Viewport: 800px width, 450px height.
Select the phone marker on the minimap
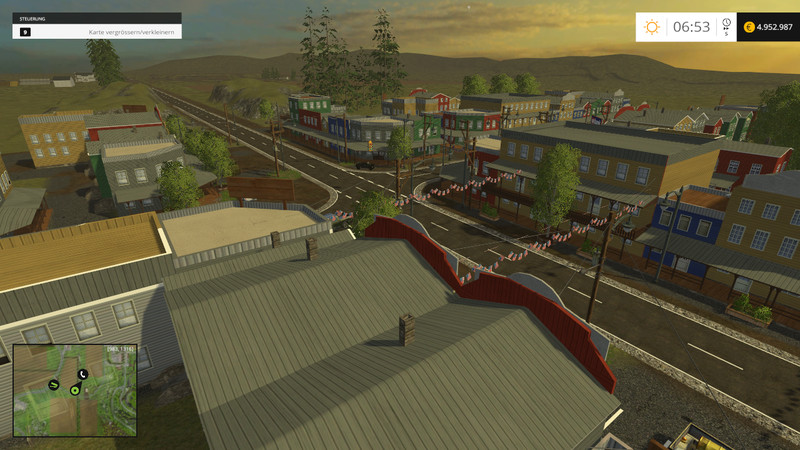click(x=83, y=374)
